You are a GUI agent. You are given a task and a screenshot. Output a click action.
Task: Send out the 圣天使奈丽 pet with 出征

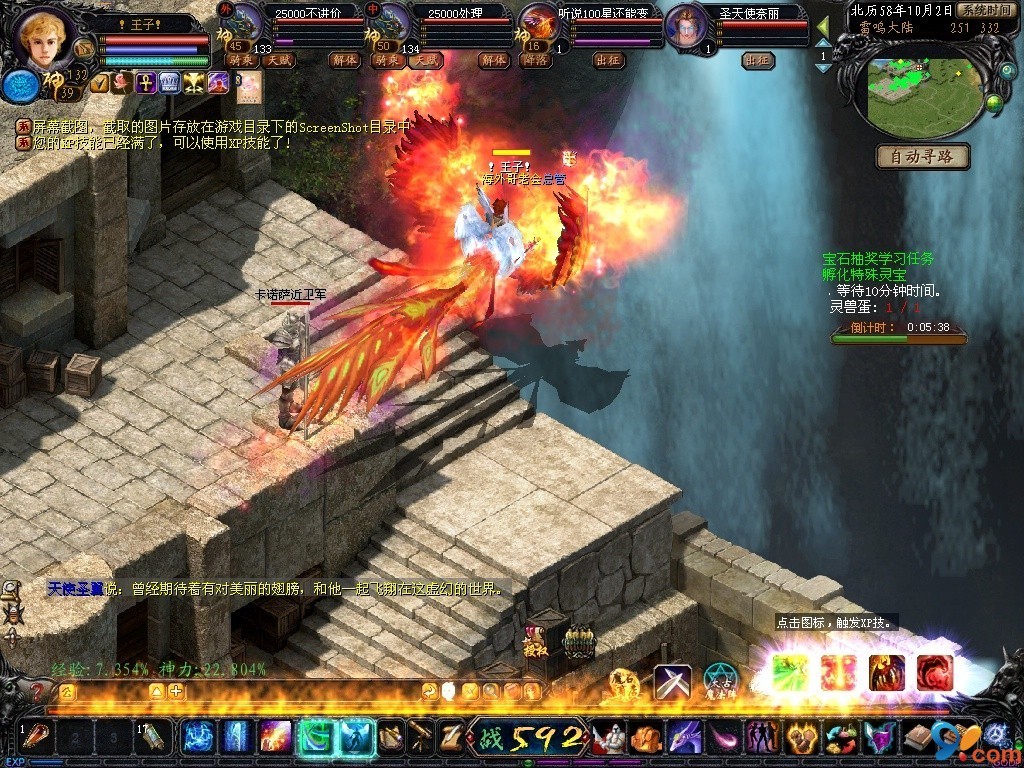[x=759, y=61]
